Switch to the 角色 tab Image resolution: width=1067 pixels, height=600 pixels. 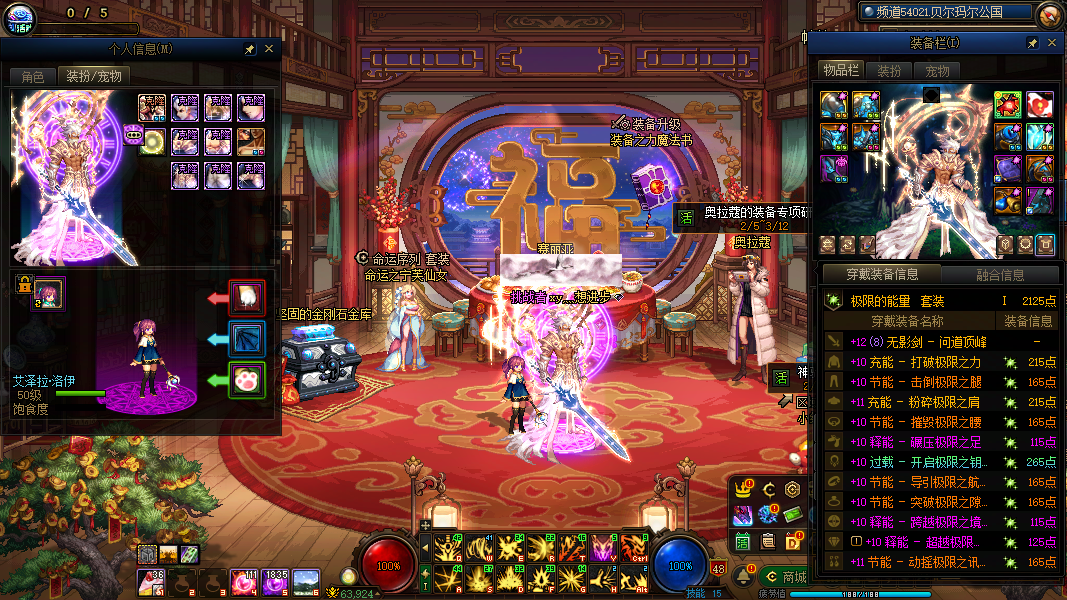click(32, 76)
